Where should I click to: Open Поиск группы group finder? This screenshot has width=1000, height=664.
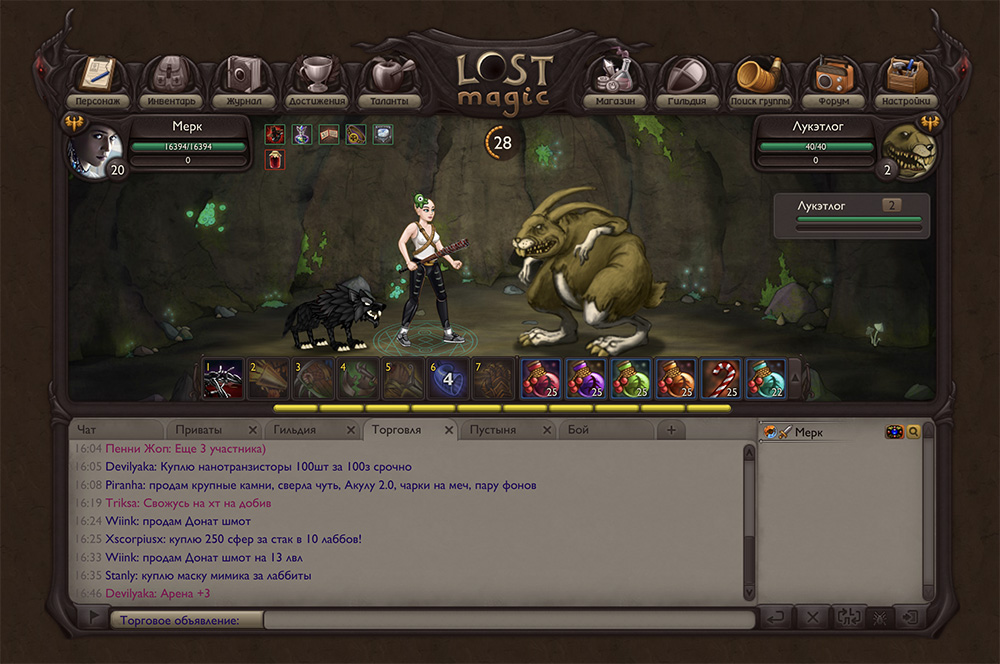coord(759,80)
